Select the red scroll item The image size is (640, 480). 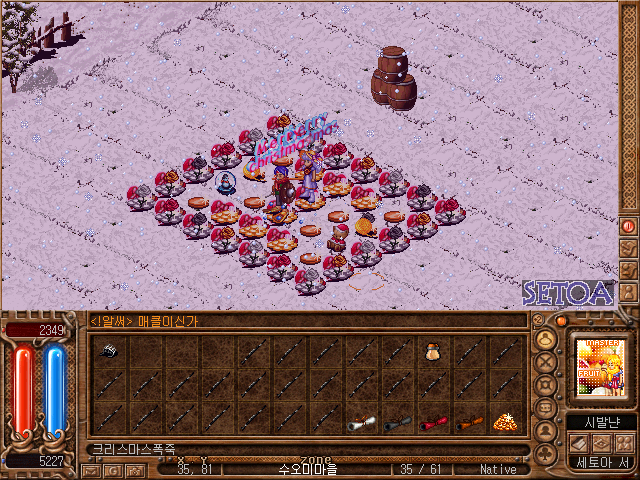432,422
